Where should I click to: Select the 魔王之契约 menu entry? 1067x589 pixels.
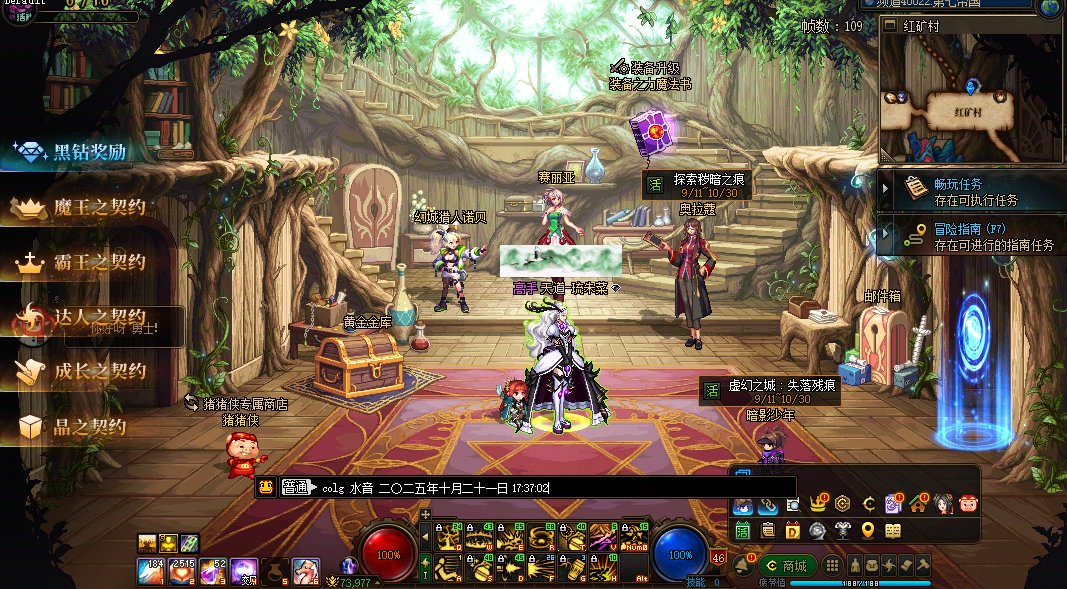(x=85, y=208)
